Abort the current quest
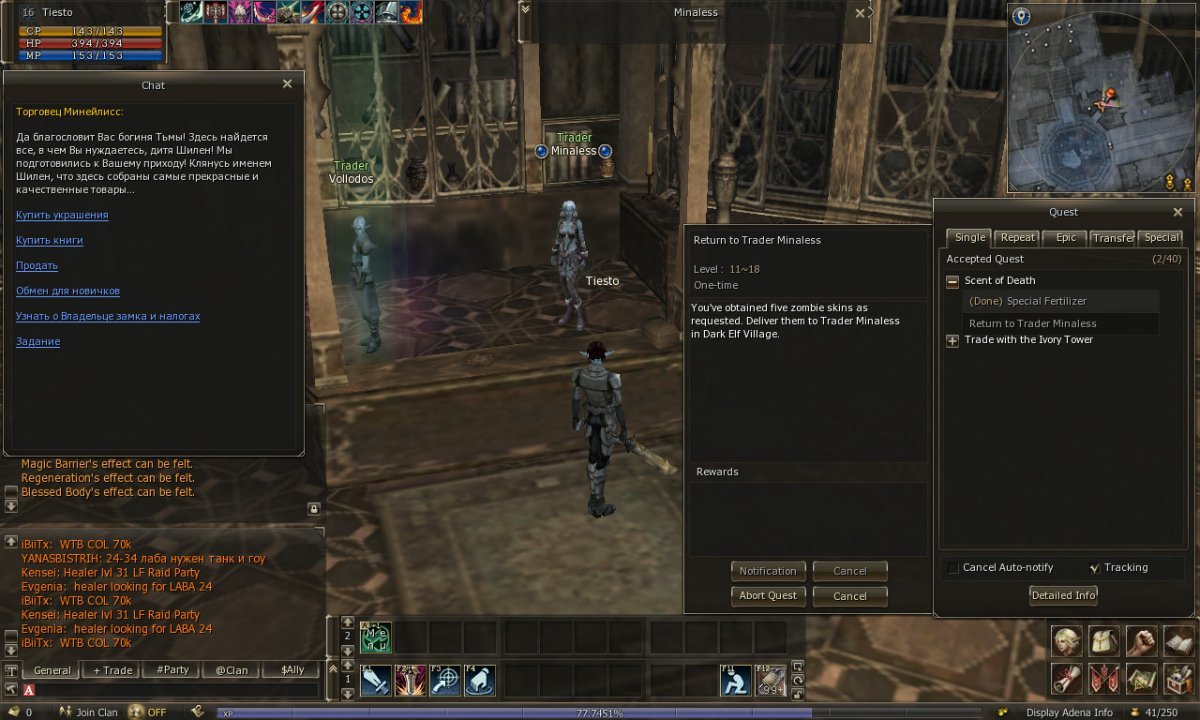The image size is (1200, 720). click(x=768, y=596)
